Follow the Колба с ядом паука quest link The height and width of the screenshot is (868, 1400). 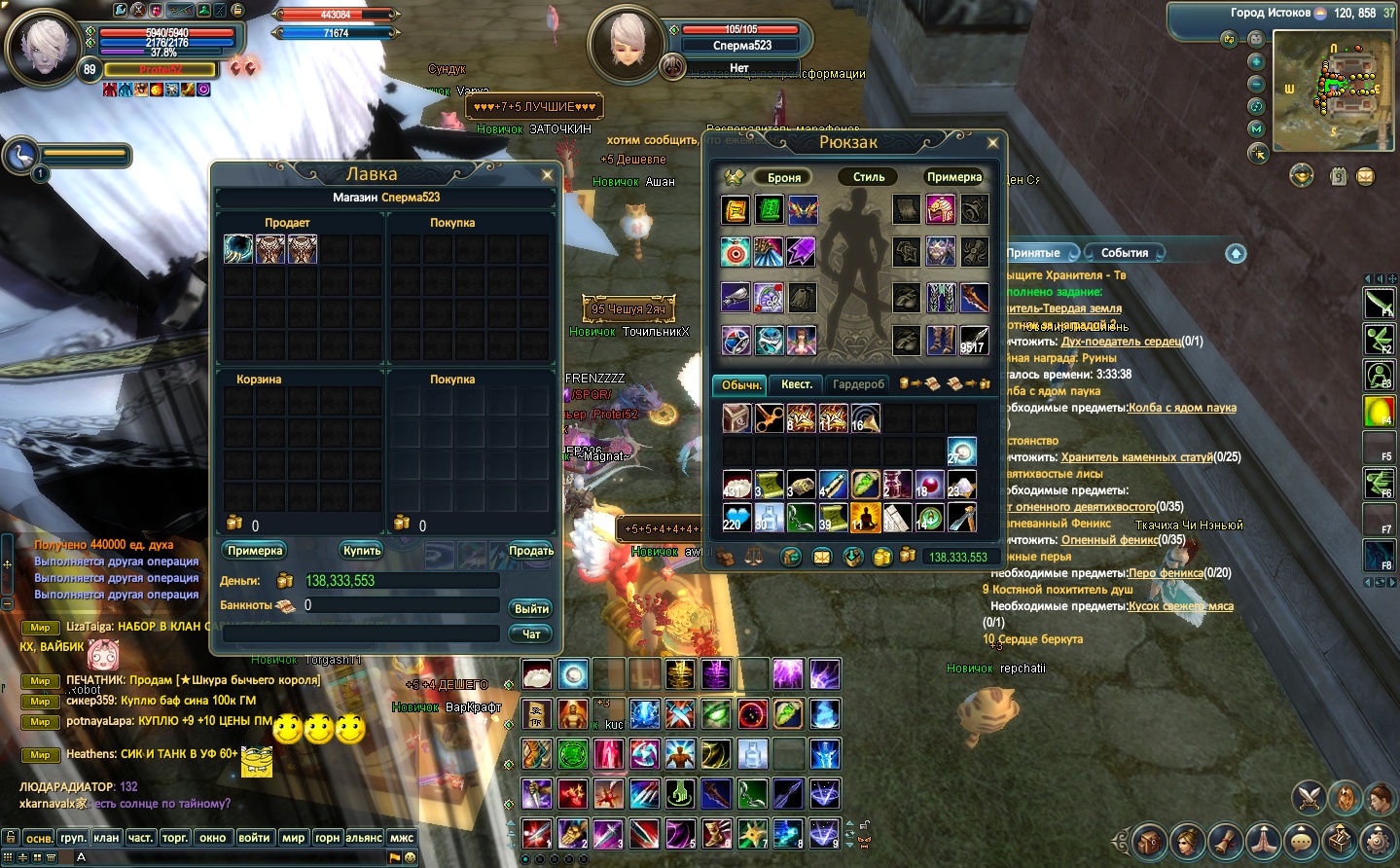(1182, 408)
